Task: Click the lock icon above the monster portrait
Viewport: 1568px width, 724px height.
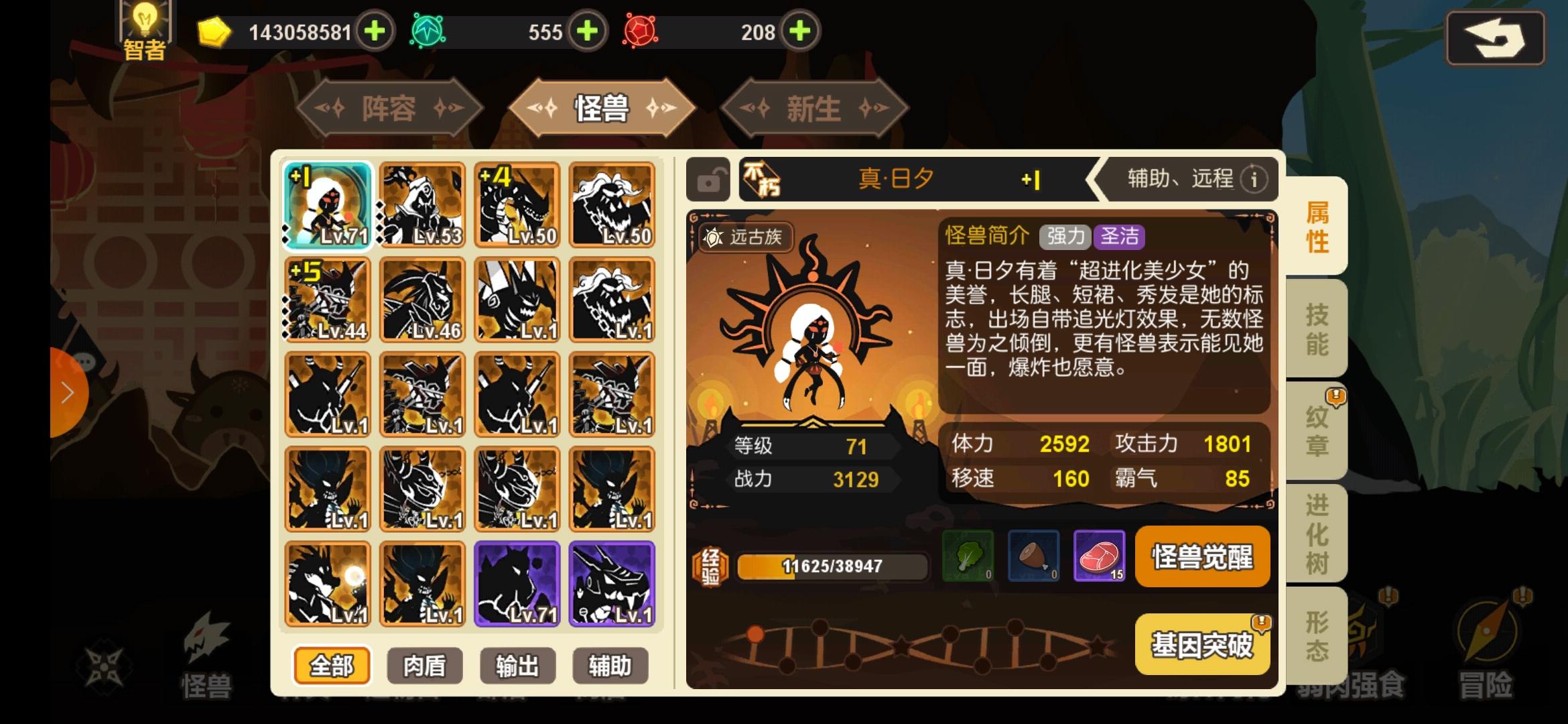Action: (708, 180)
